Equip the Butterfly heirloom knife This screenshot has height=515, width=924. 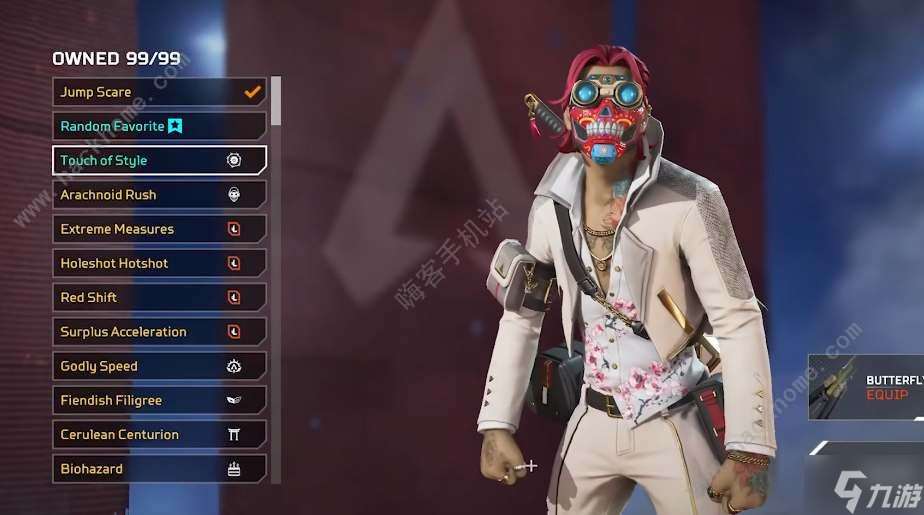pos(886,395)
